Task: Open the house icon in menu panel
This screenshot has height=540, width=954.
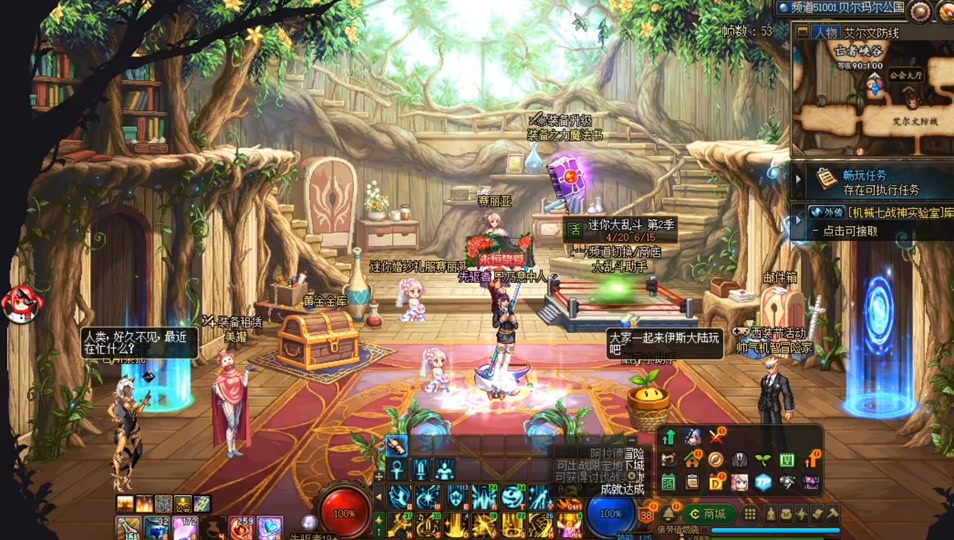Action: (692, 460)
